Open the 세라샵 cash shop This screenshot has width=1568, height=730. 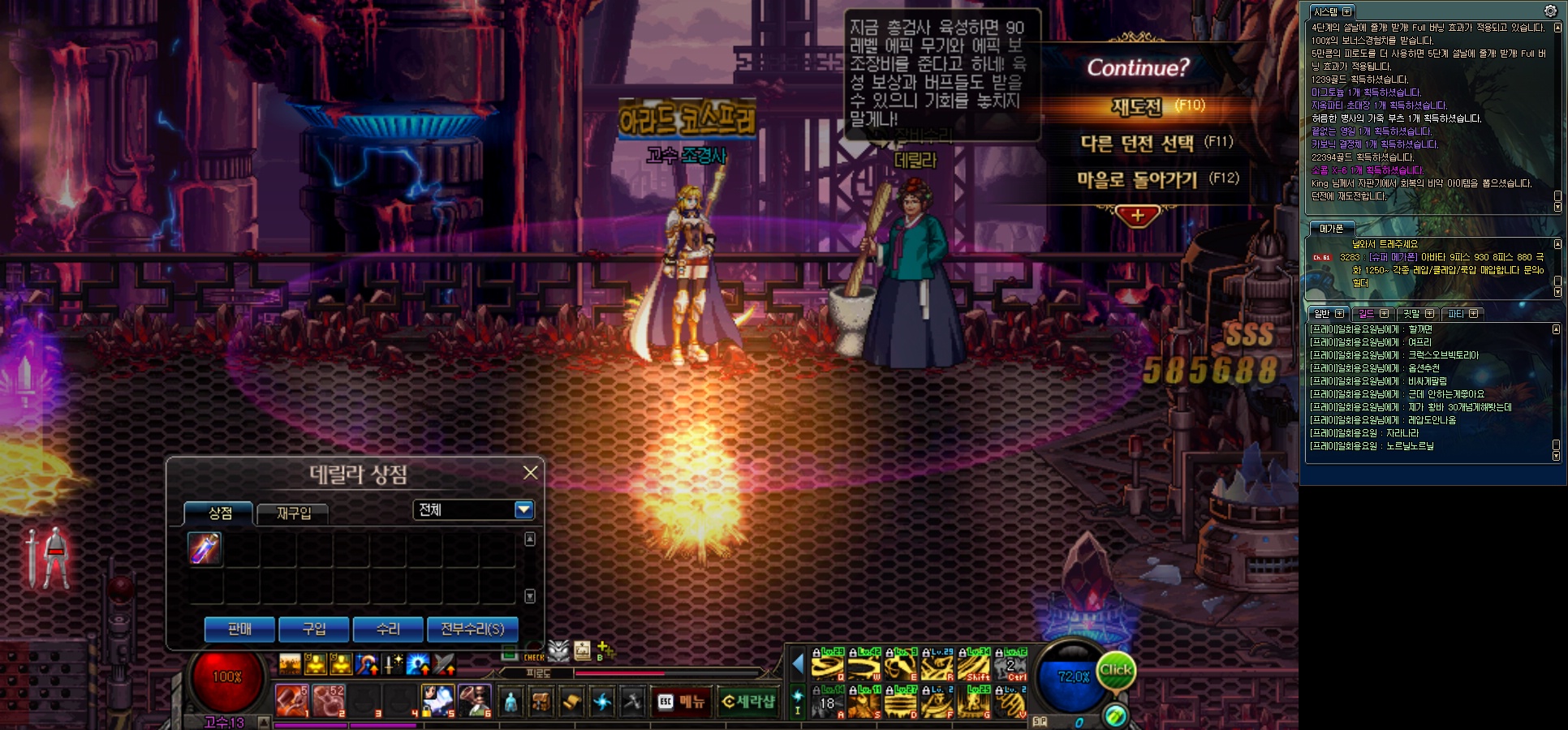[x=747, y=702]
